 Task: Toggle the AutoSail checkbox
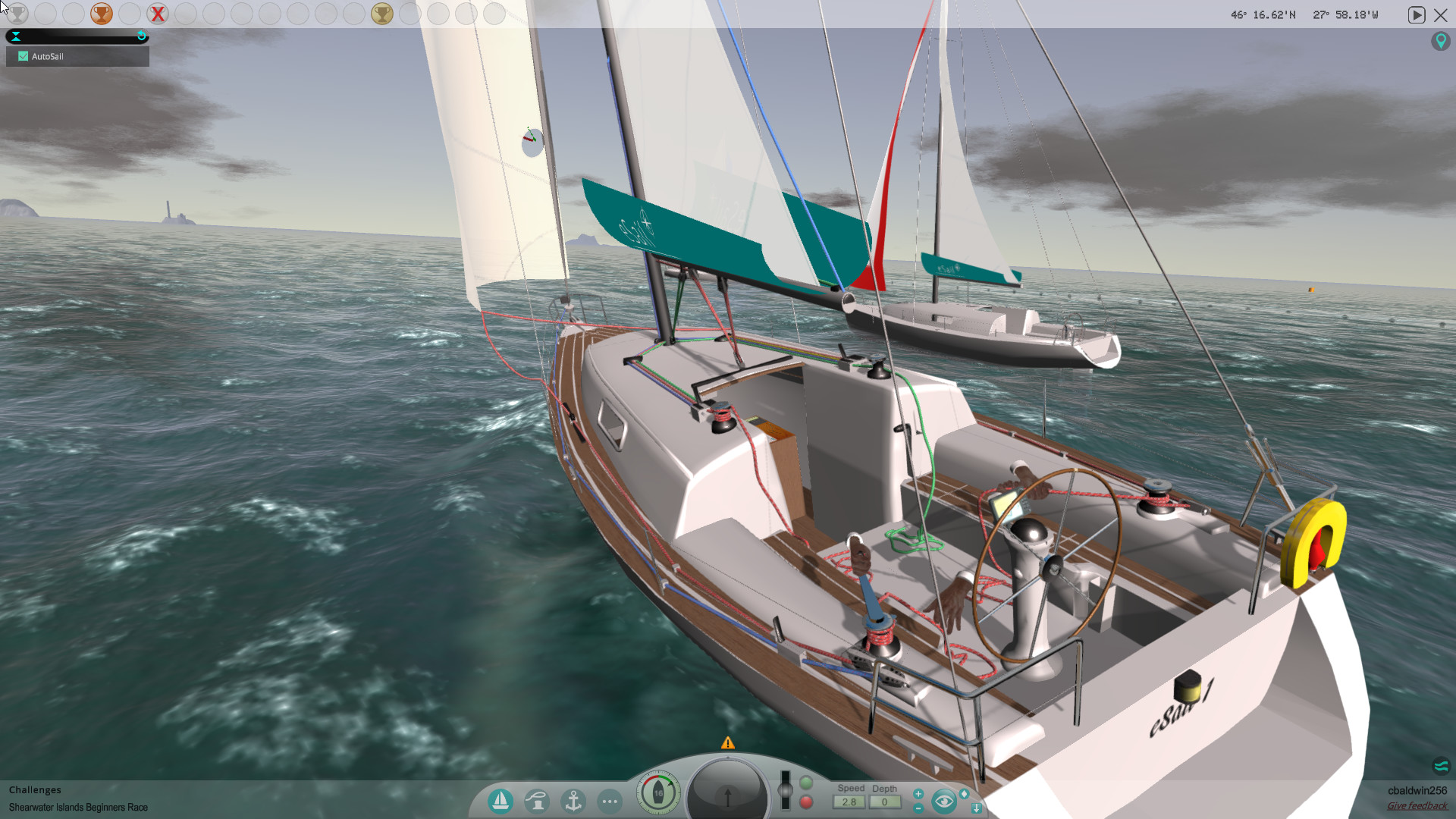[x=23, y=55]
